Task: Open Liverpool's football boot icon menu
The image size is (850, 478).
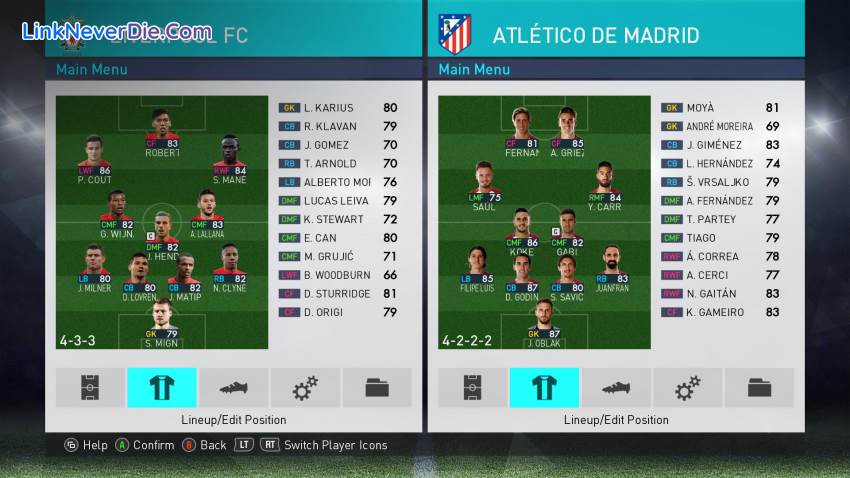Action: pos(233,388)
